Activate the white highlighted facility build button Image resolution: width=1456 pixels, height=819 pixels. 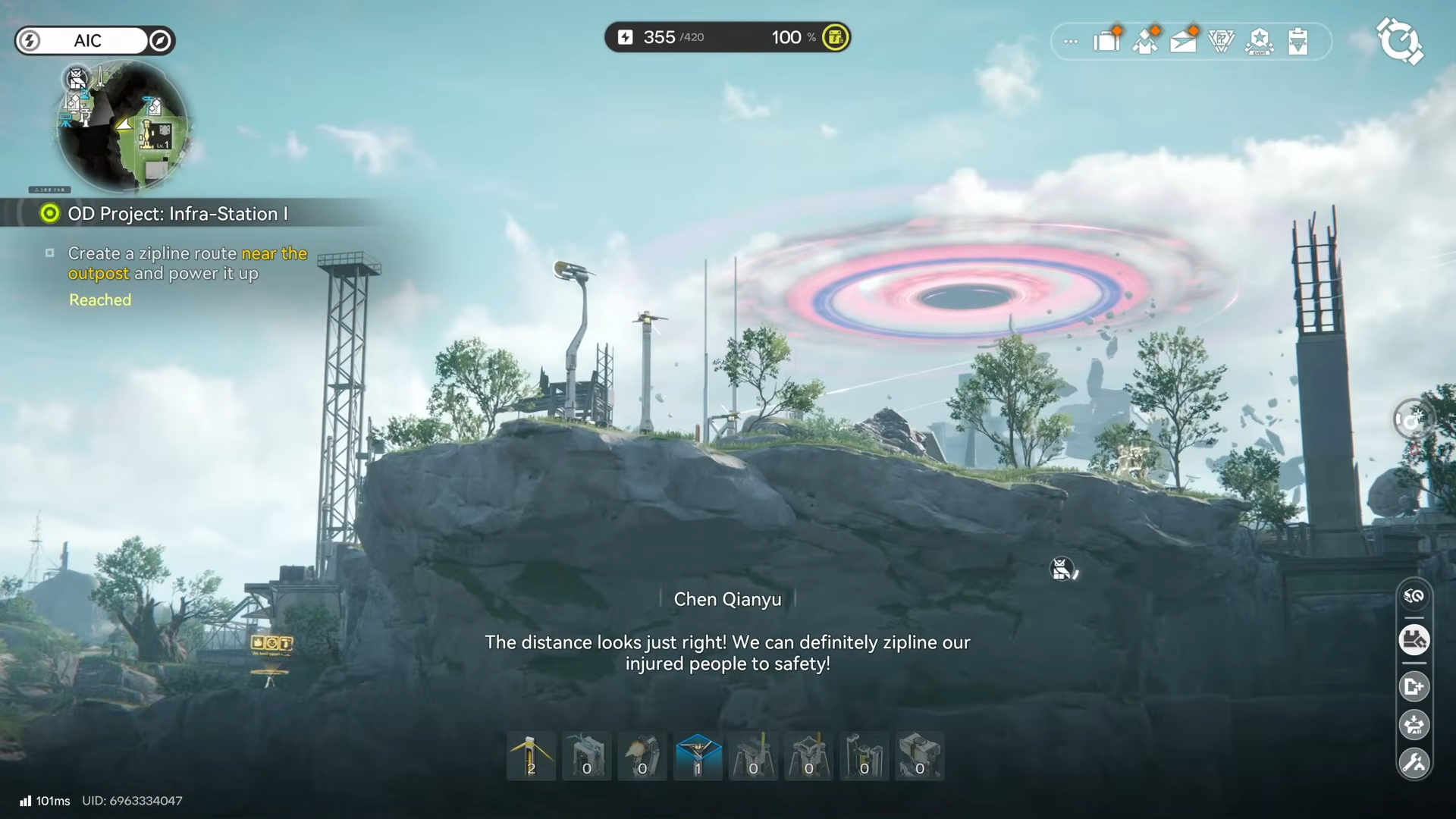pos(1414,640)
